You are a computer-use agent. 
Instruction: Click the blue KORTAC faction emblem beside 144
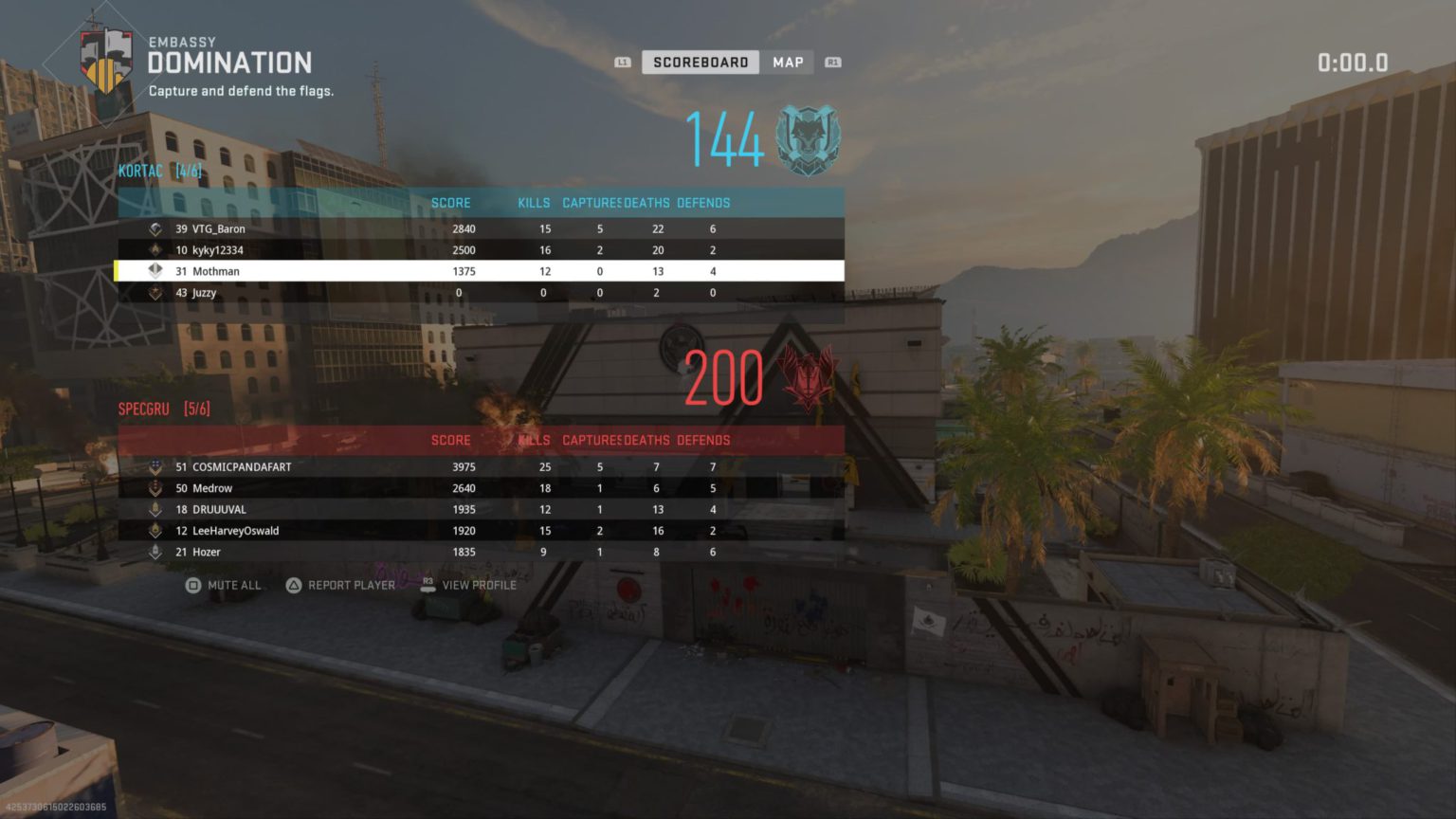click(807, 138)
